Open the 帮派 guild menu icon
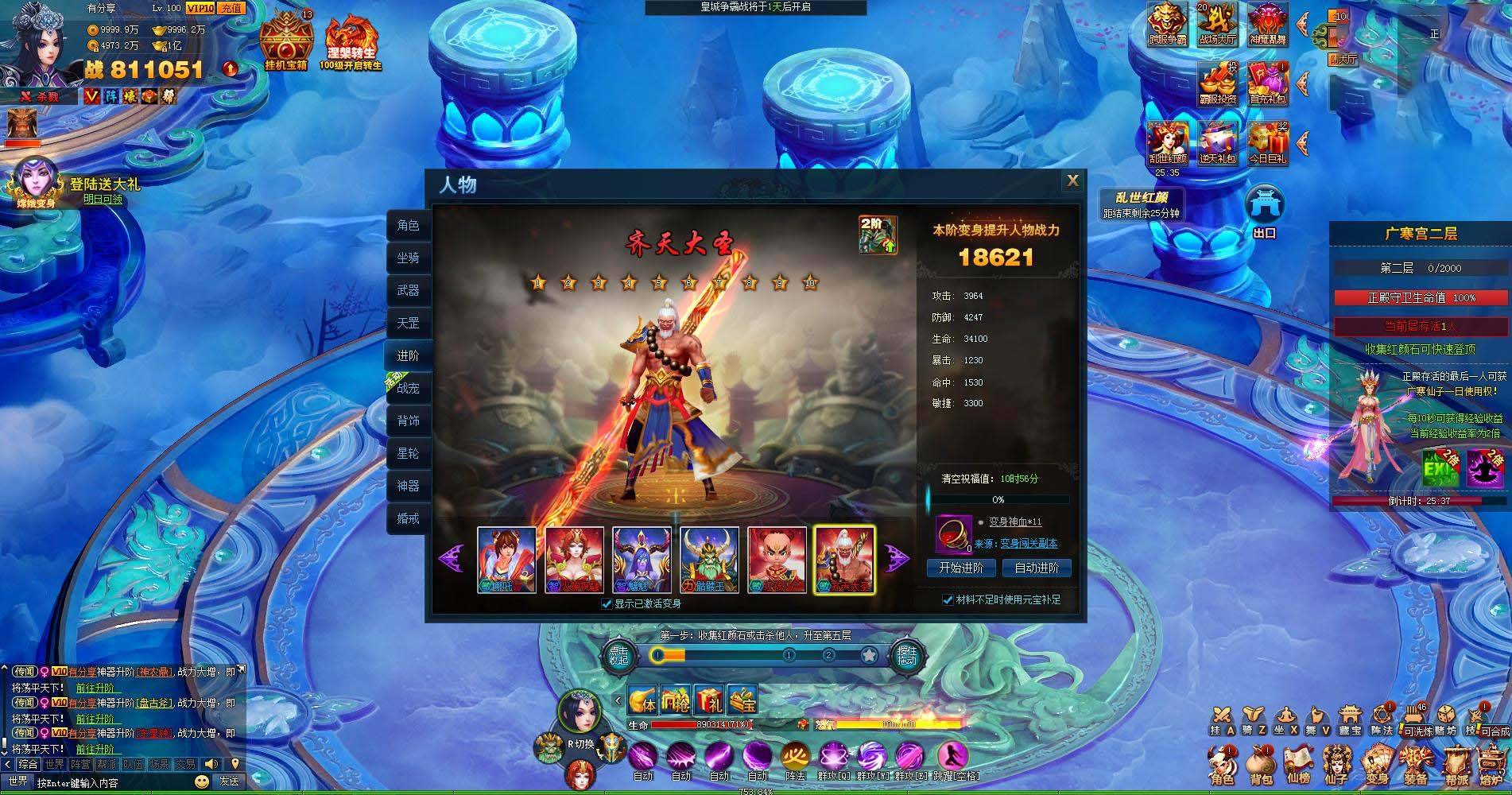Viewport: 1512px width, 795px height. 1456,765
